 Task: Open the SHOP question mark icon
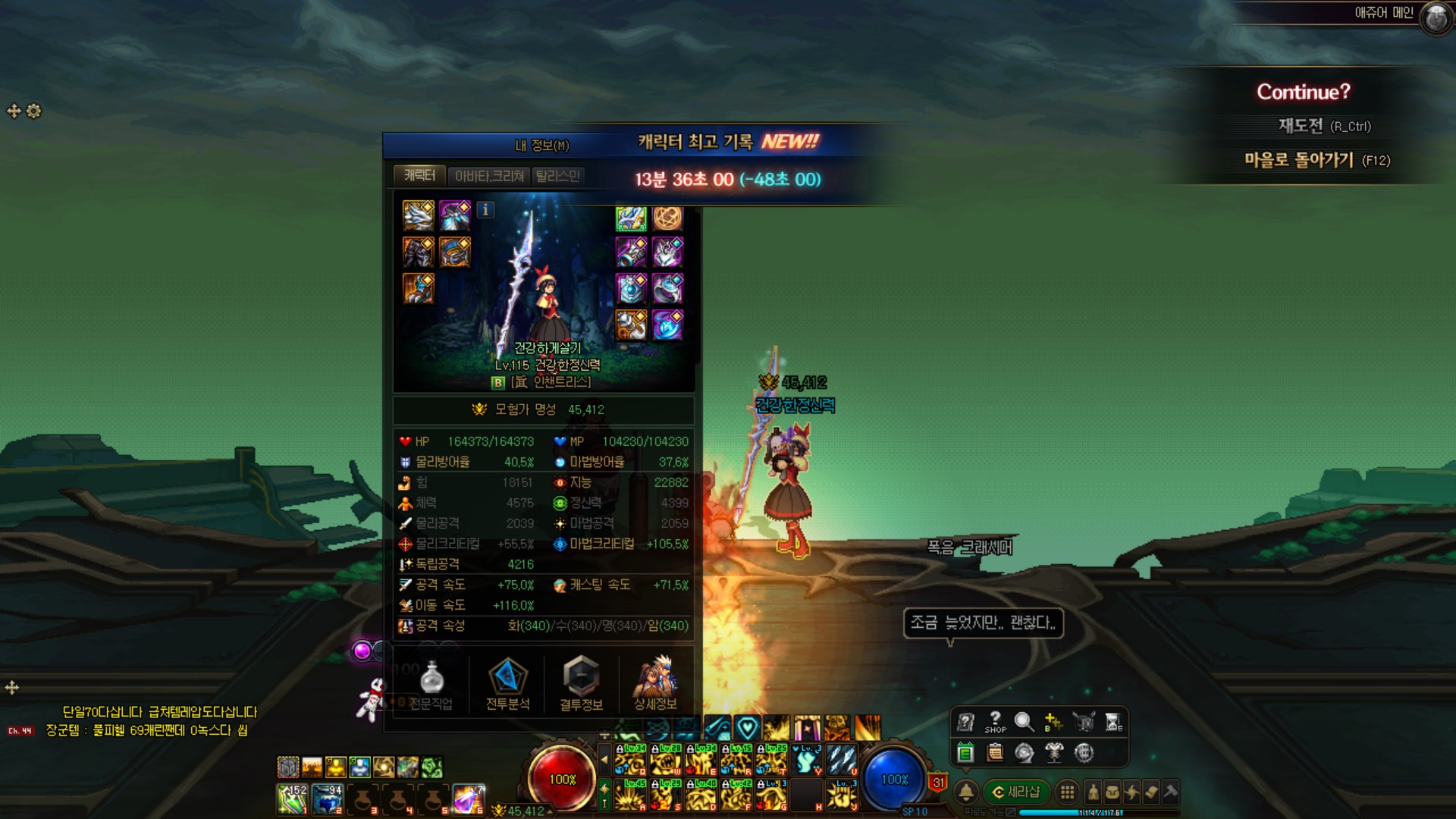tap(995, 722)
